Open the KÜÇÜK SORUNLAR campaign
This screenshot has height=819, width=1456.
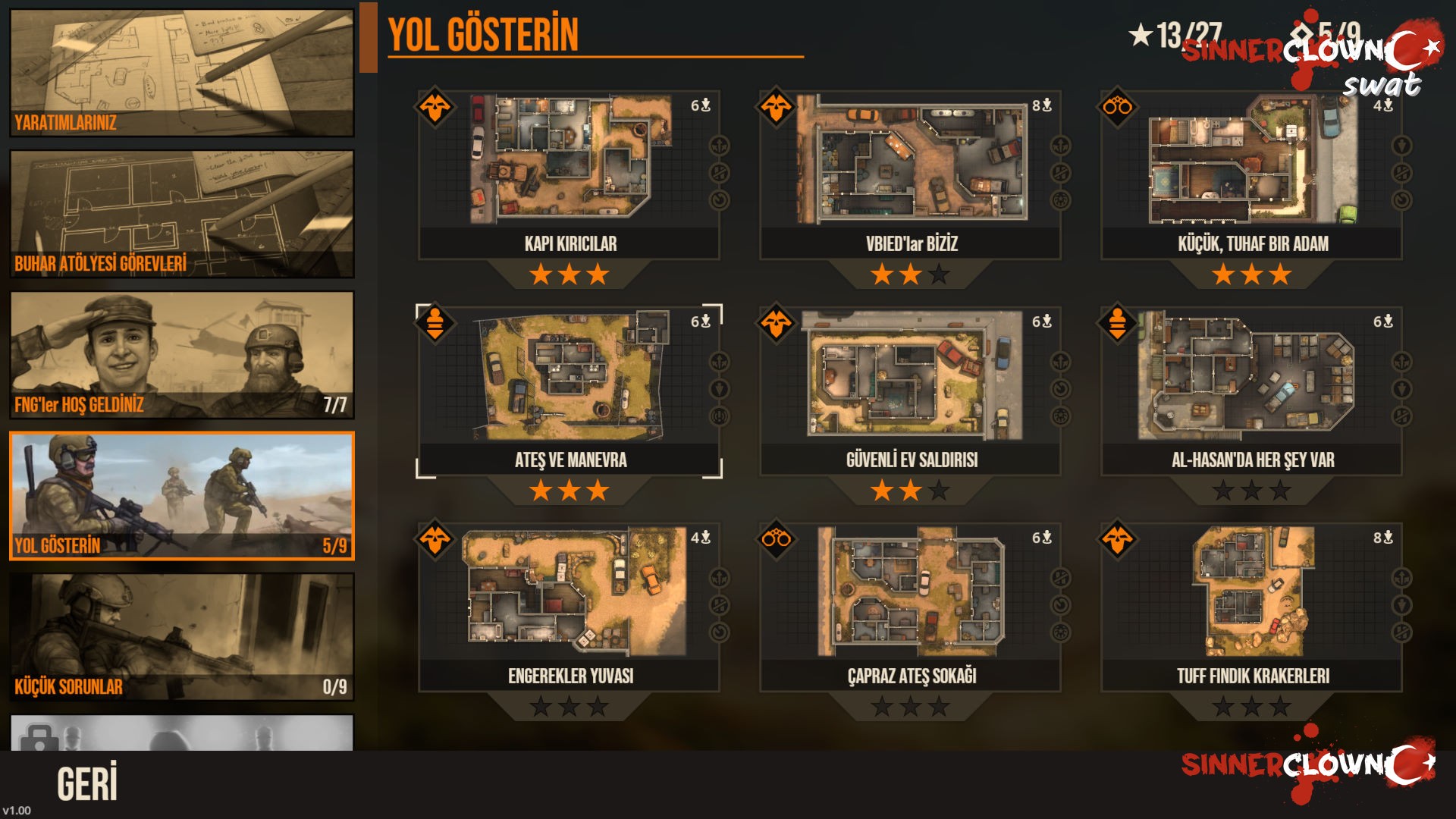tap(181, 637)
